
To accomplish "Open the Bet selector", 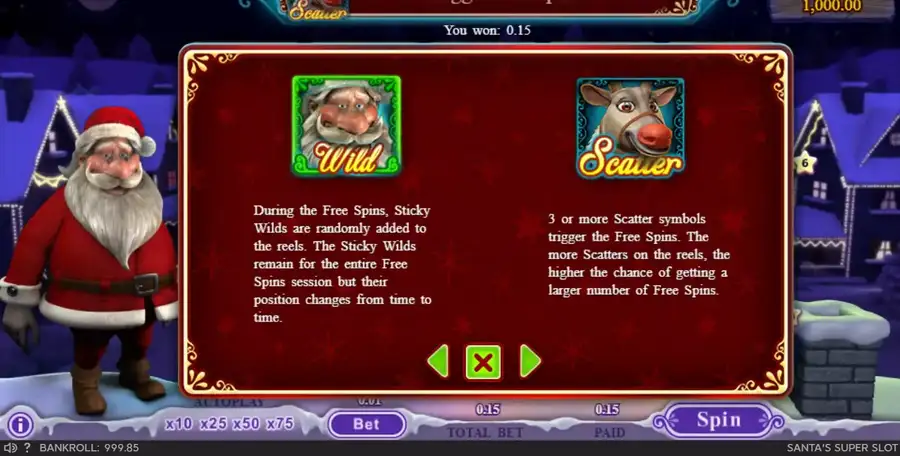I will (x=366, y=424).
